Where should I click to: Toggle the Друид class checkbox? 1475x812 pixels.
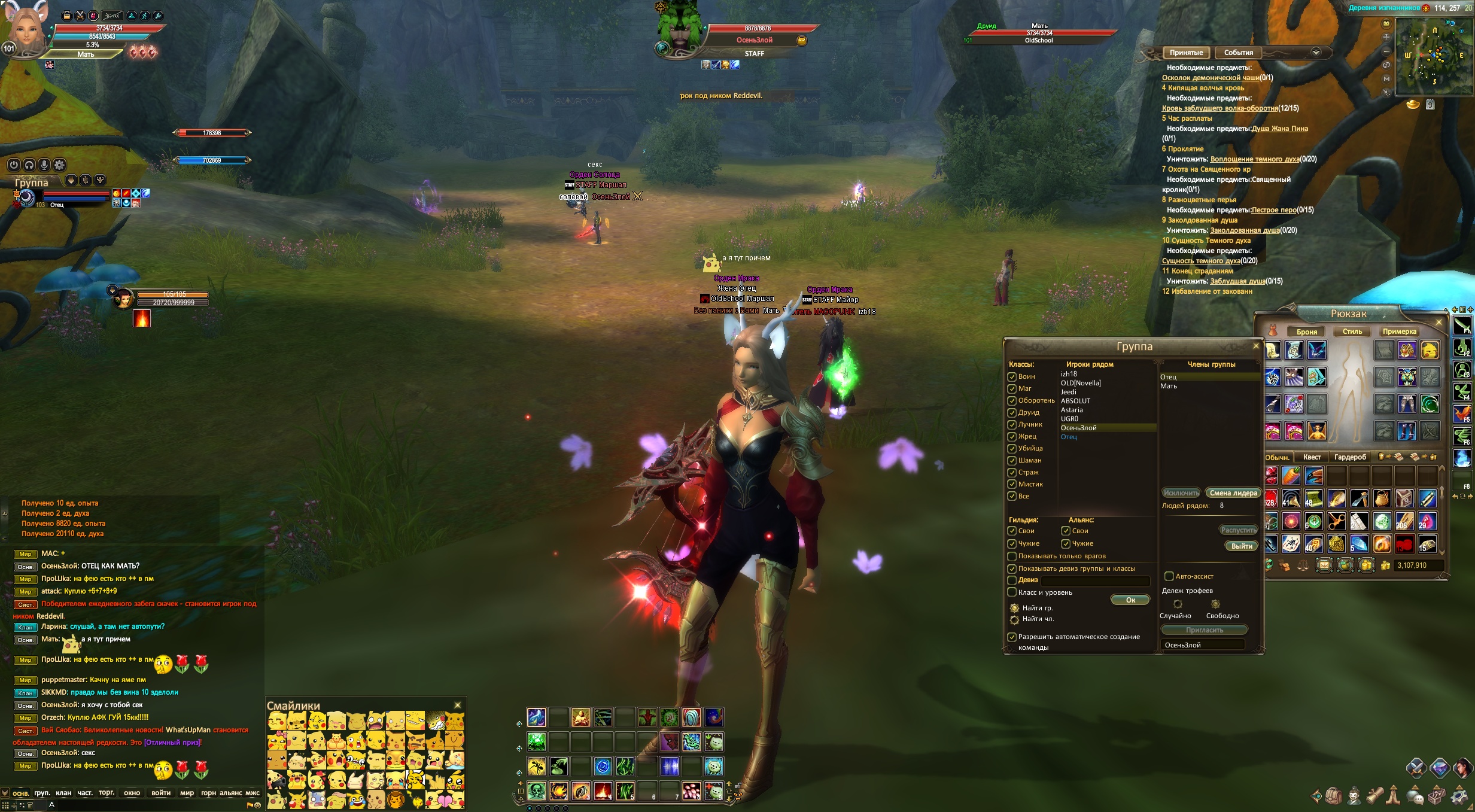[x=1012, y=412]
